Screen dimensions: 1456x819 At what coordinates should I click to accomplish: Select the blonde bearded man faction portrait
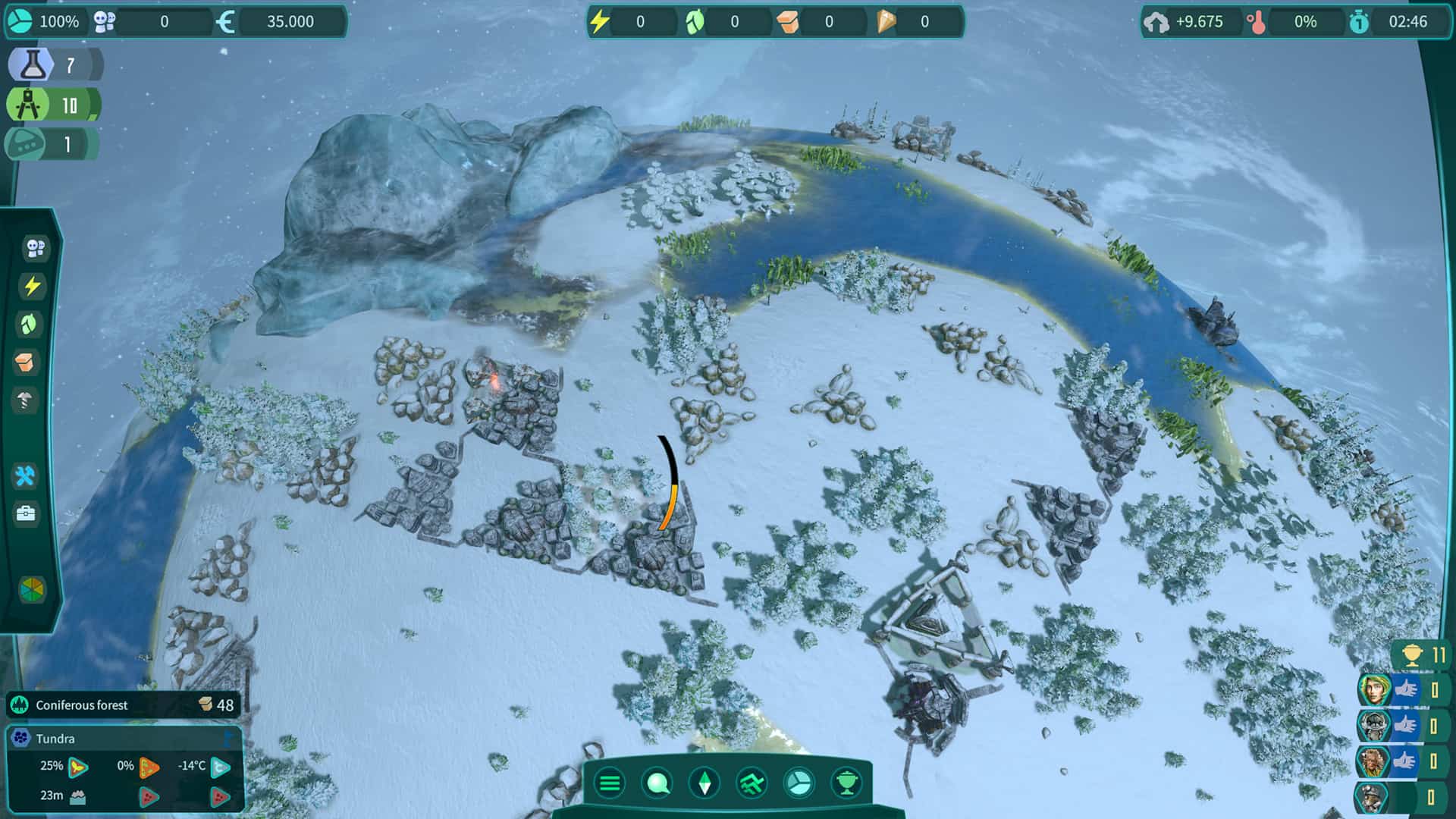(x=1373, y=761)
